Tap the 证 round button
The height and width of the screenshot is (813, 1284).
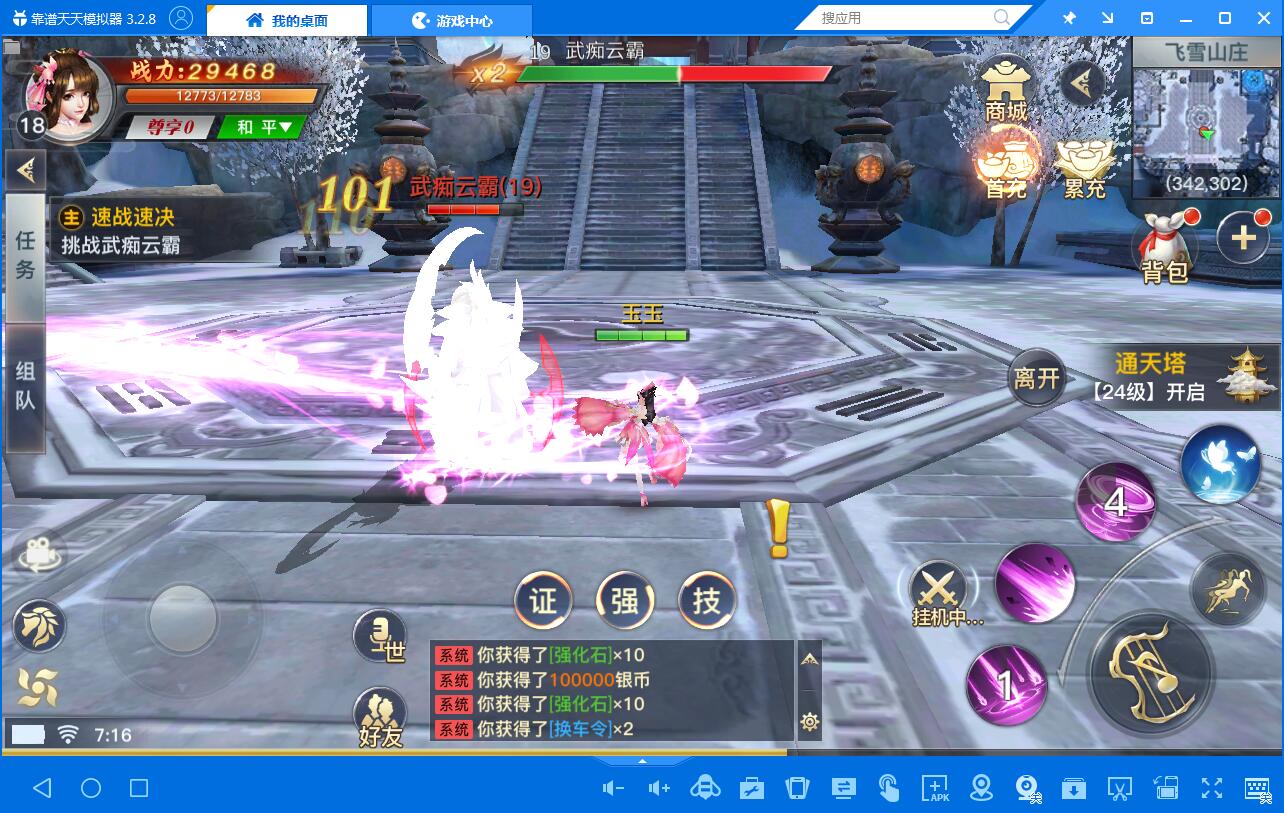543,601
